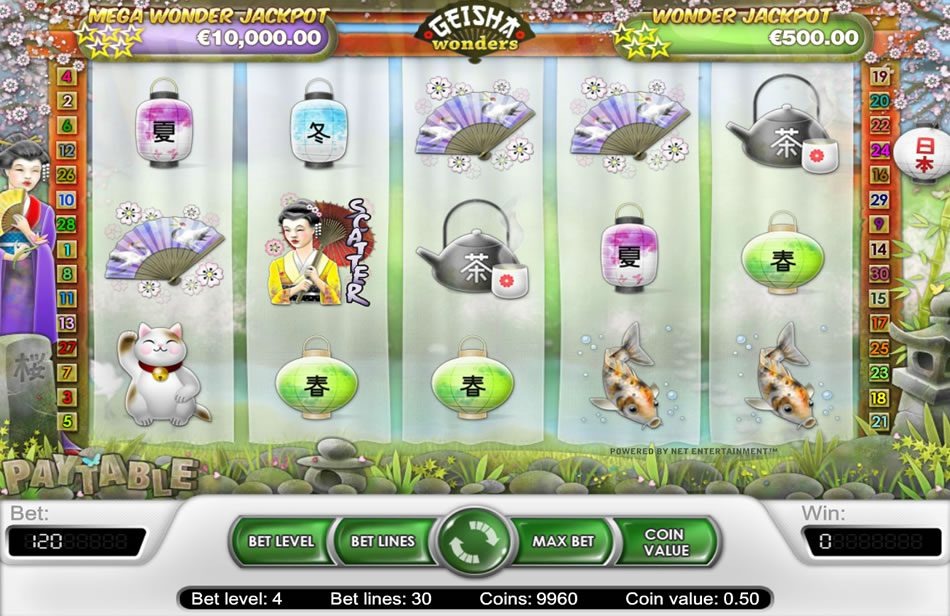950x616 pixels.
Task: Open the Paytable
Action: click(x=97, y=474)
